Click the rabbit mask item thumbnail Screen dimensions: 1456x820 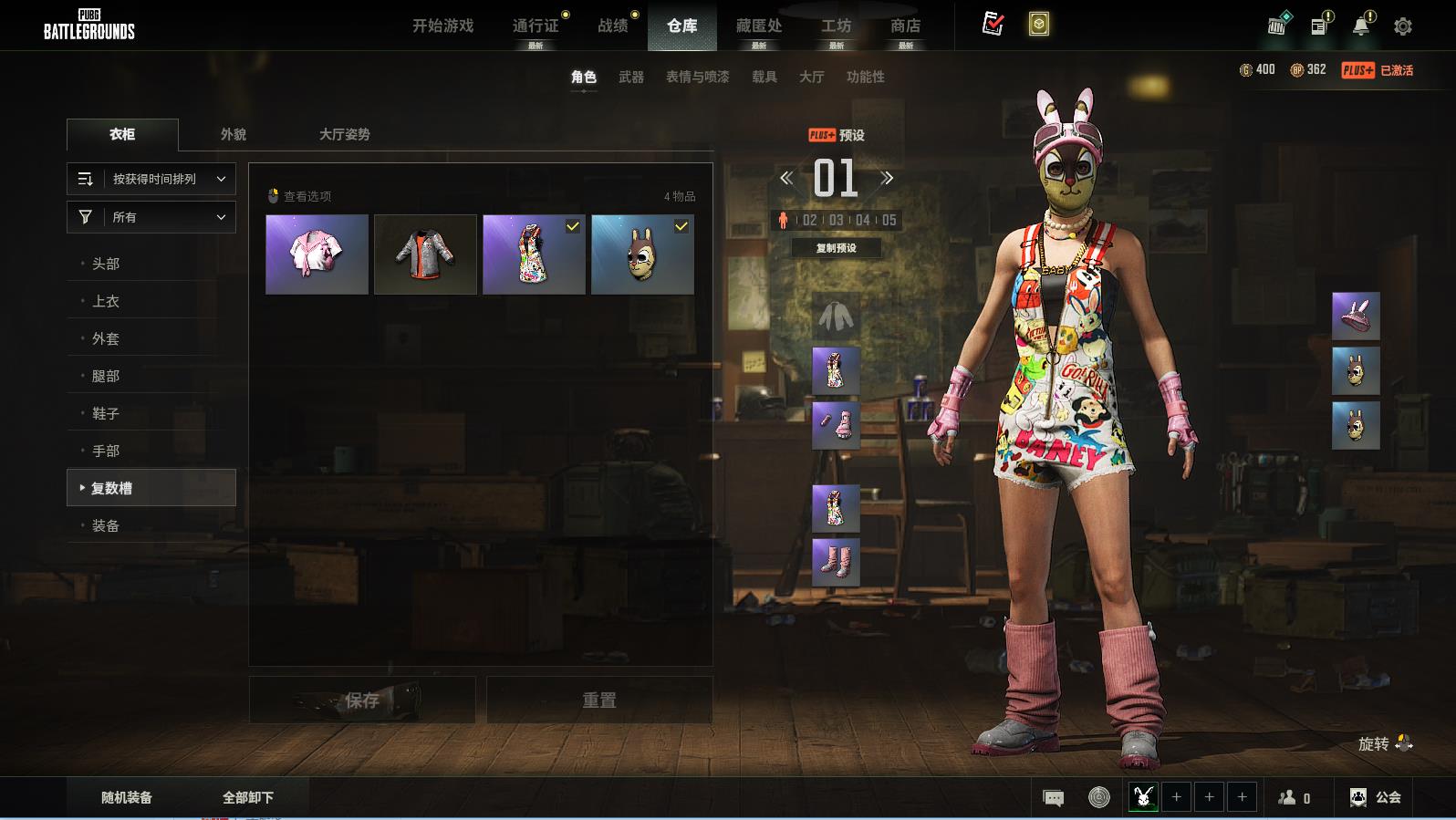(642, 254)
